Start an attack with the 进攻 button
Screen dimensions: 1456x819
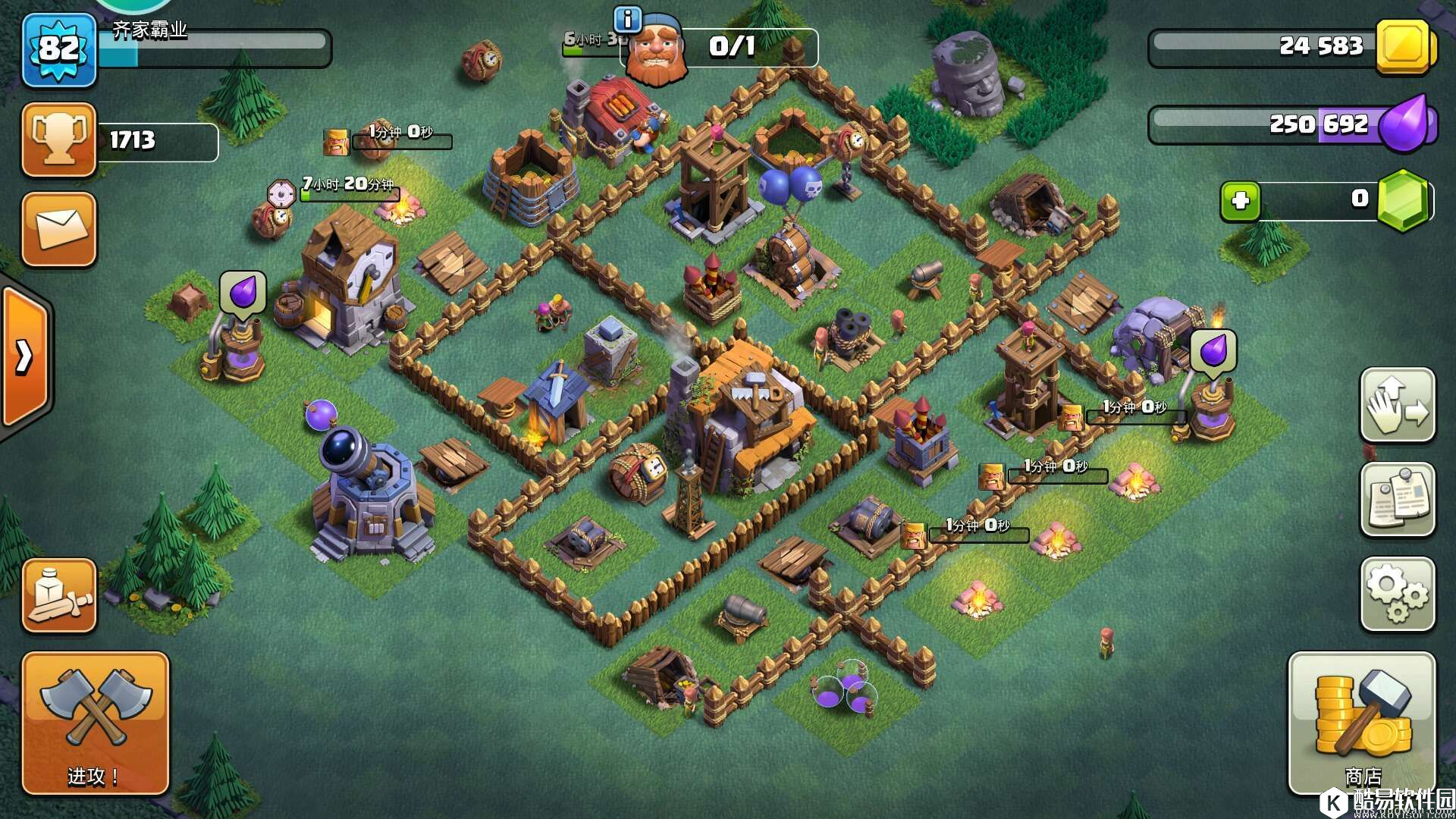click(95, 723)
